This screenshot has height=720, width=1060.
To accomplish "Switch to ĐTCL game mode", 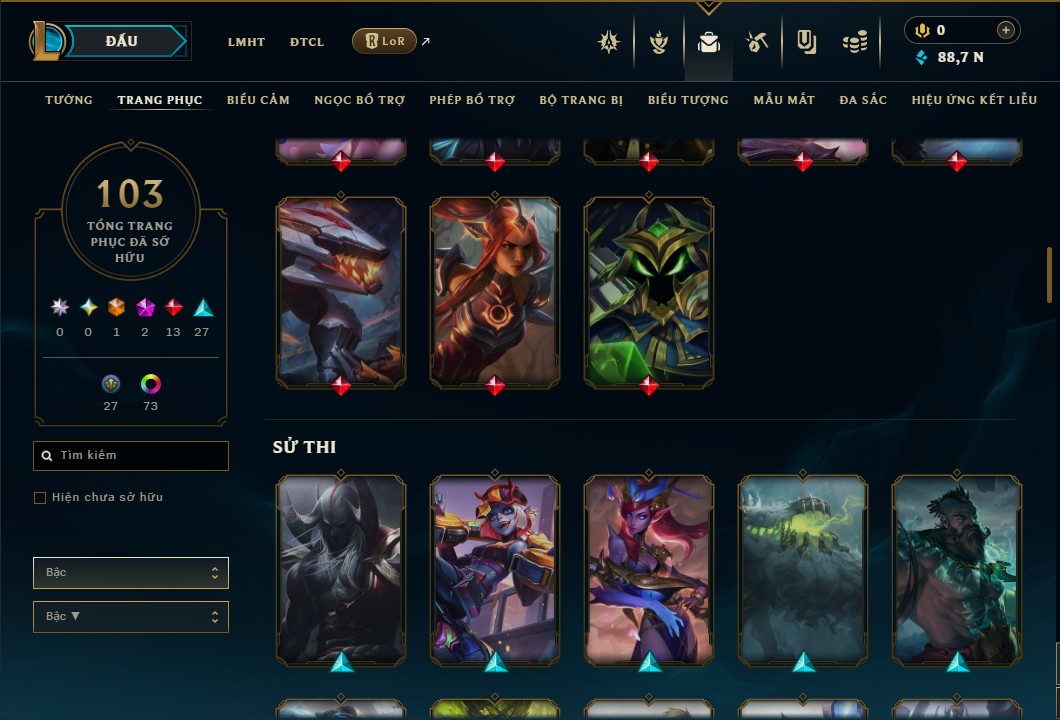I will click(307, 42).
